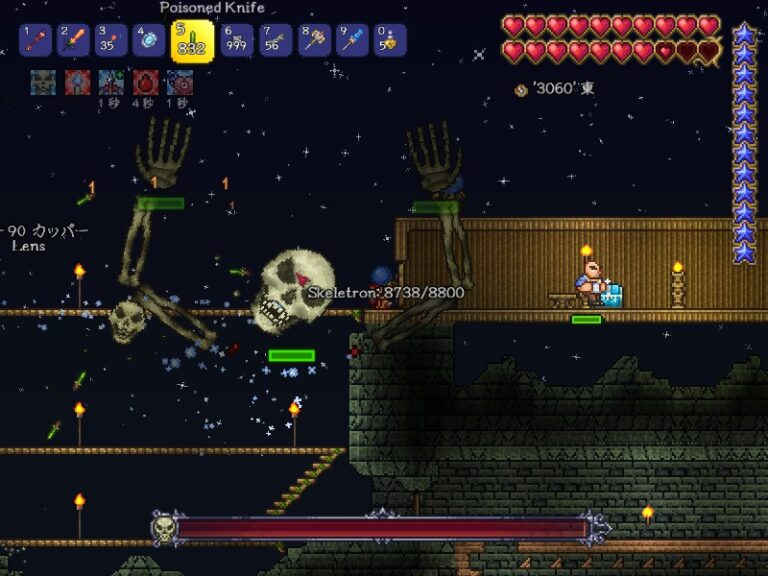Select hotbar slot 1 with the red weapon
The image size is (768, 576).
(x=37, y=41)
